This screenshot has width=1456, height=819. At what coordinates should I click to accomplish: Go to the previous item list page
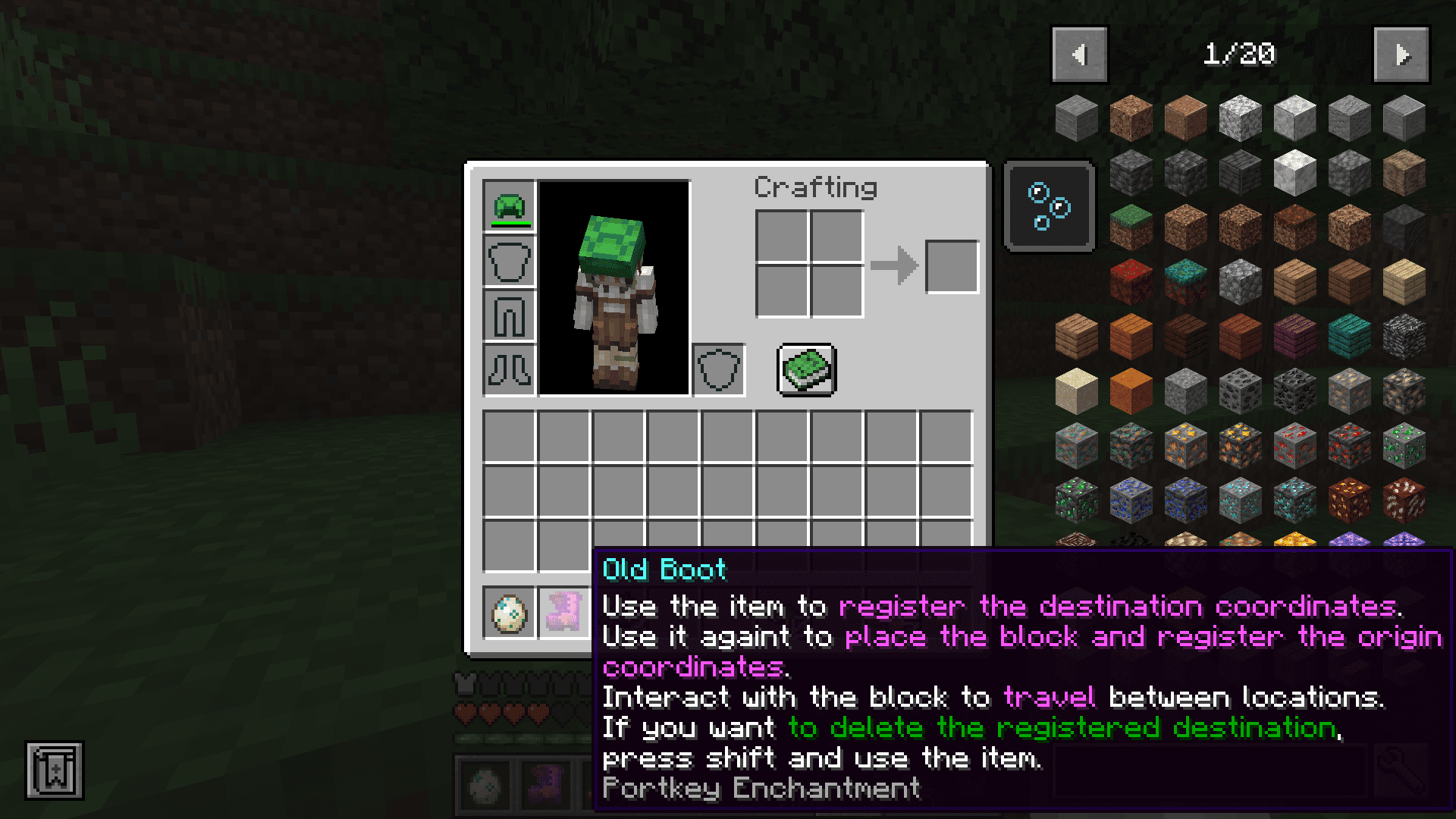pos(1079,55)
